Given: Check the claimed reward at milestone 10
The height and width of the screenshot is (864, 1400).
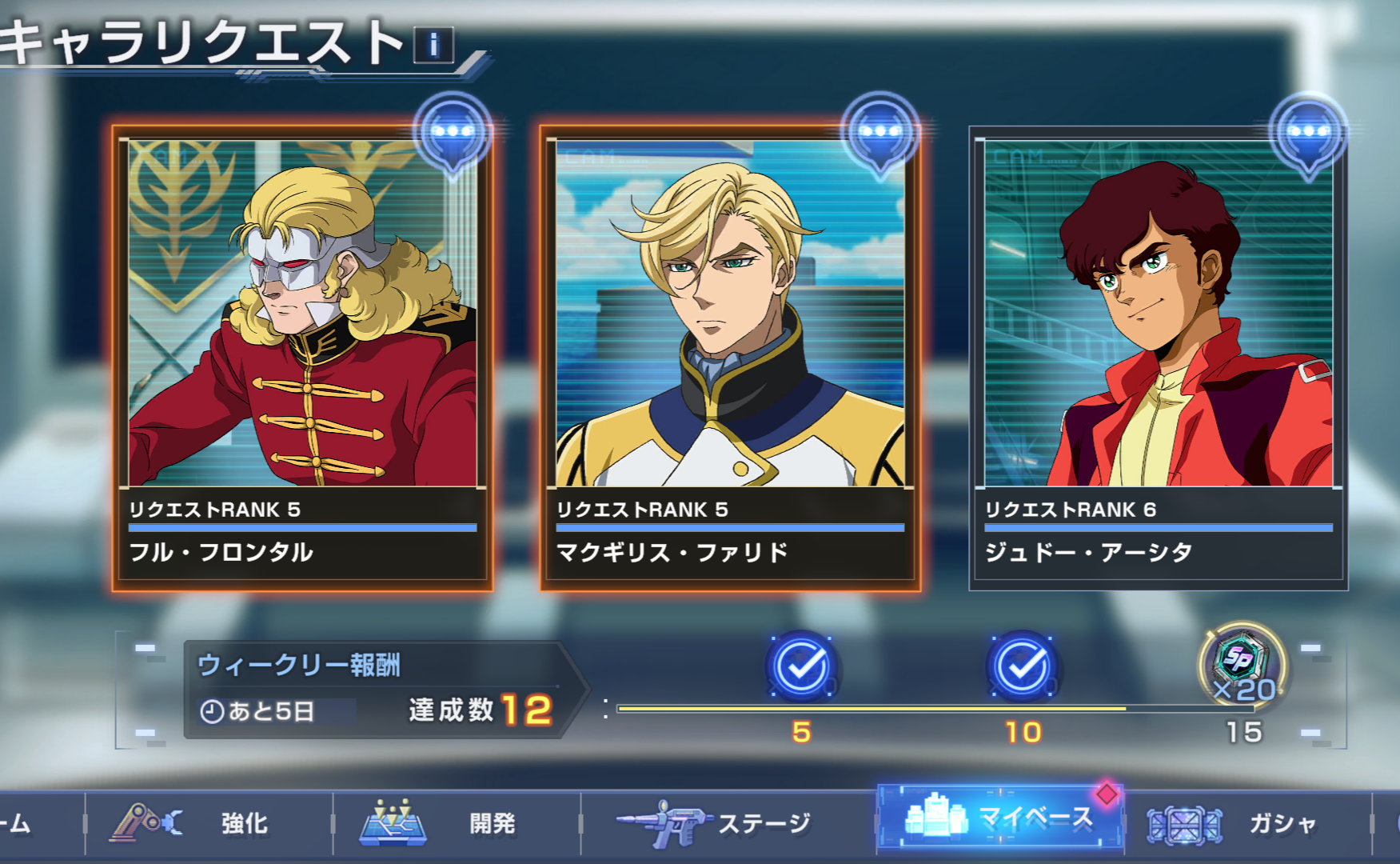Looking at the screenshot, I should [x=1022, y=666].
